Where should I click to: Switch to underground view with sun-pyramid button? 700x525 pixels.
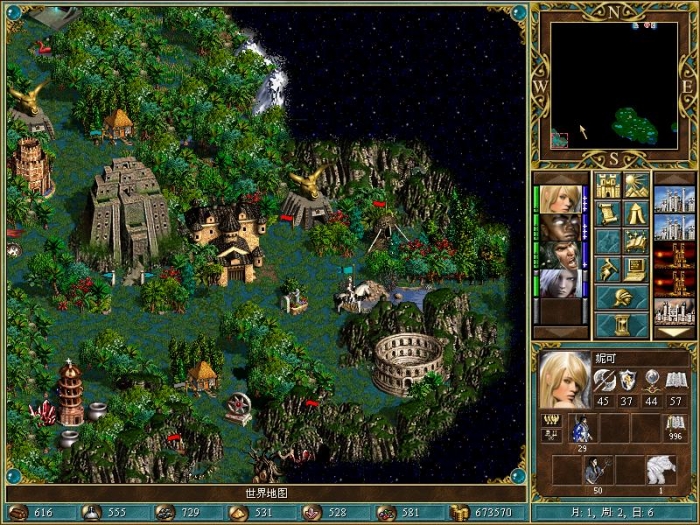(x=636, y=186)
